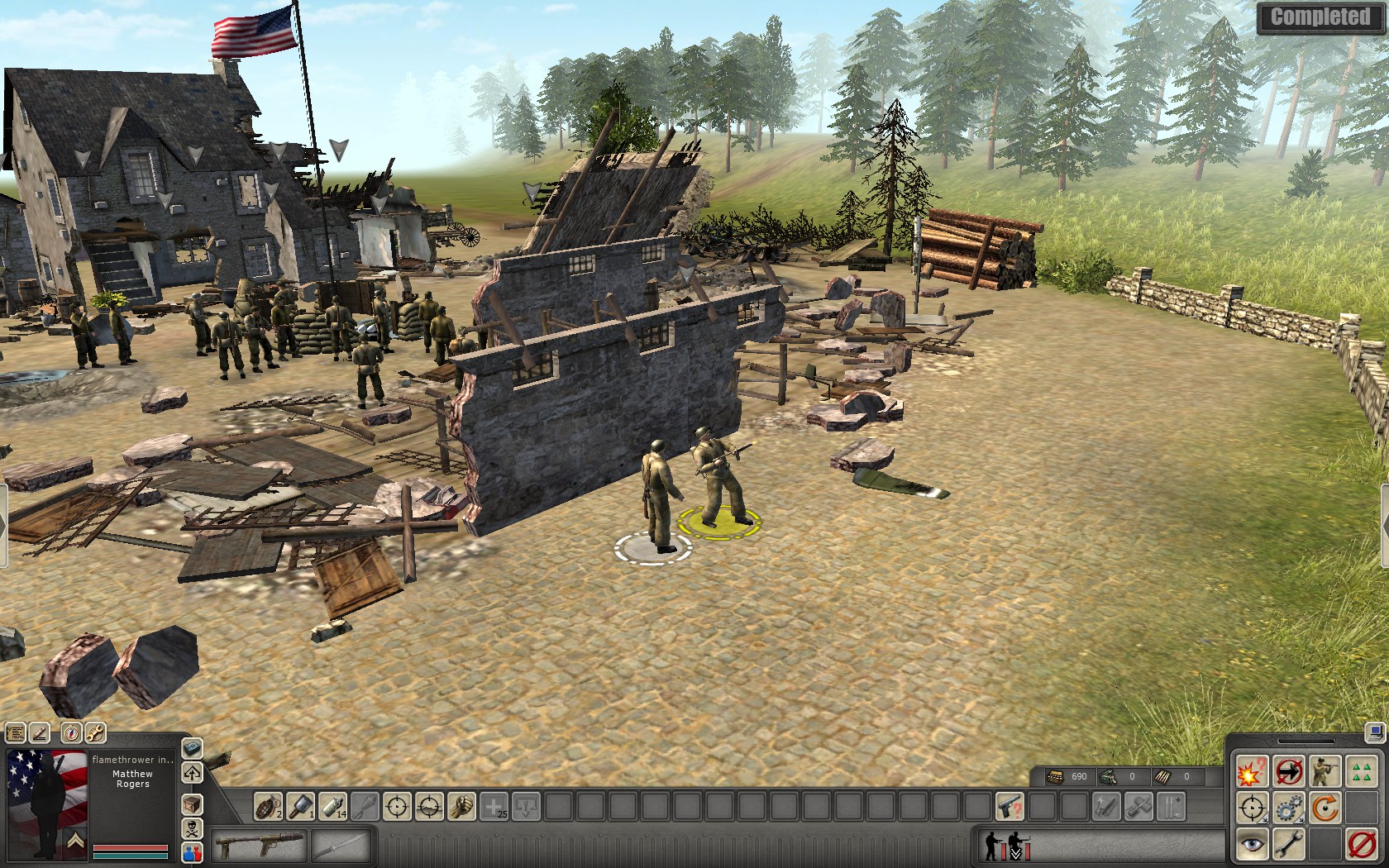Toggle the red no-movement arrow command
Screen dimensions: 1389x868
click(x=1288, y=772)
